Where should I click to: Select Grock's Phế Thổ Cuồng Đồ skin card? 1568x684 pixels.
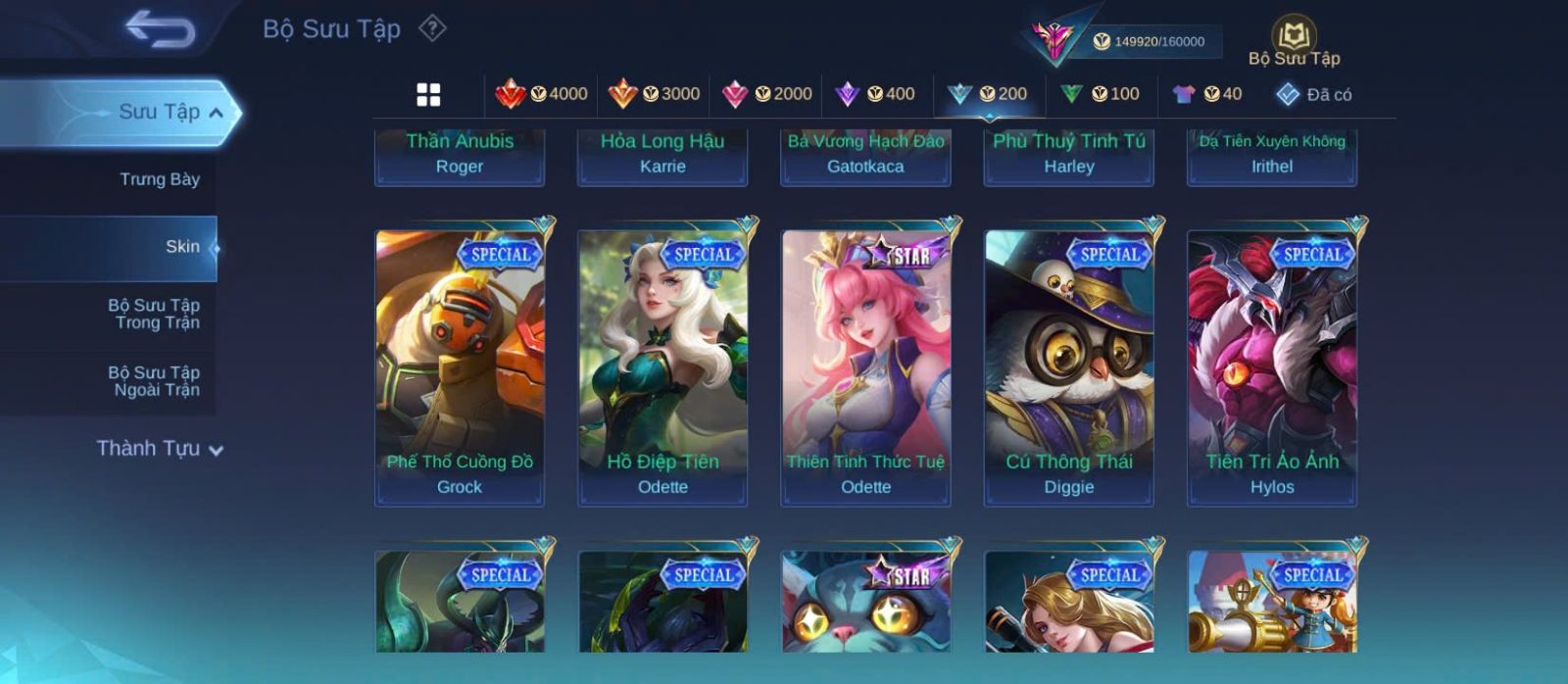coord(460,367)
